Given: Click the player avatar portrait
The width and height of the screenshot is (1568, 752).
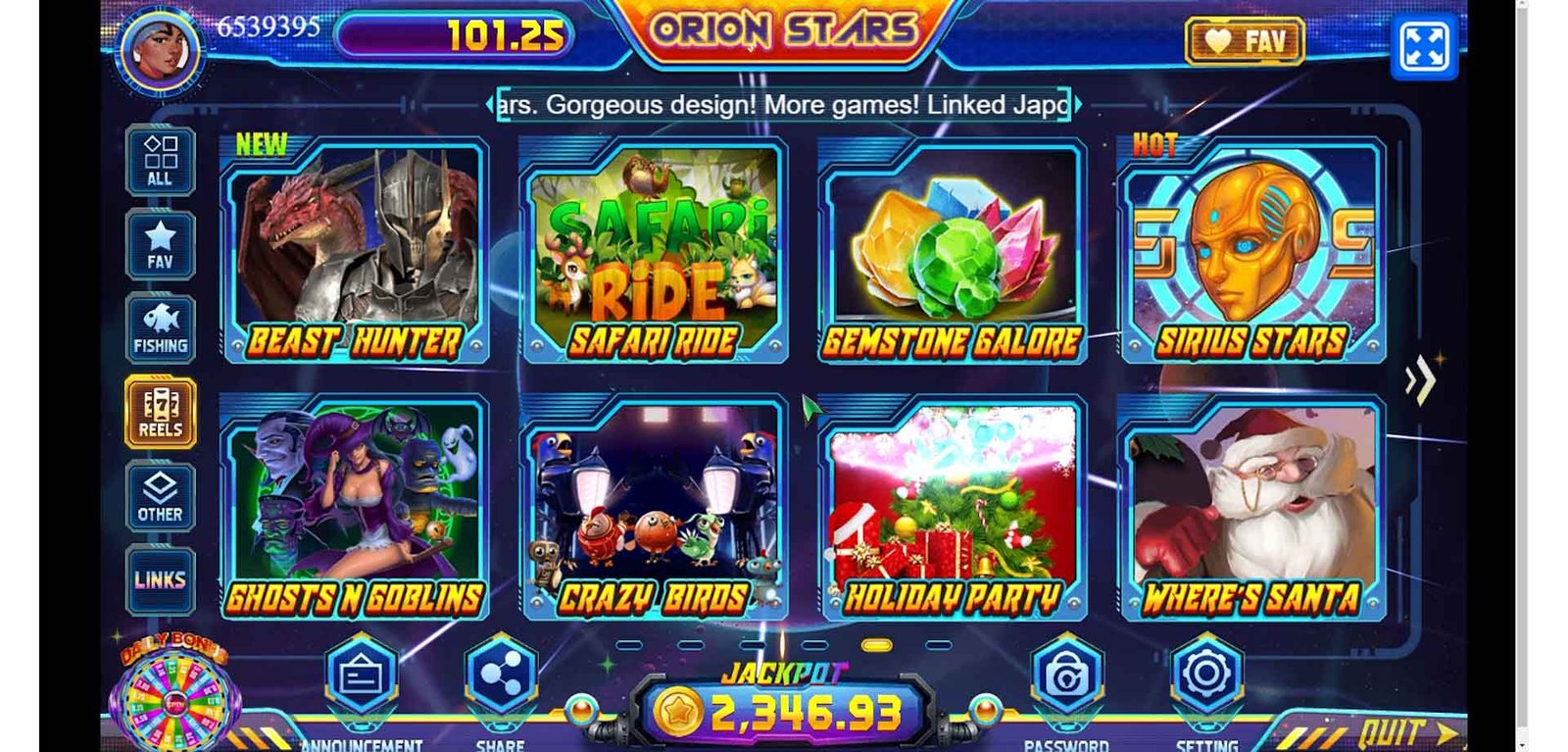Looking at the screenshot, I should tap(161, 49).
